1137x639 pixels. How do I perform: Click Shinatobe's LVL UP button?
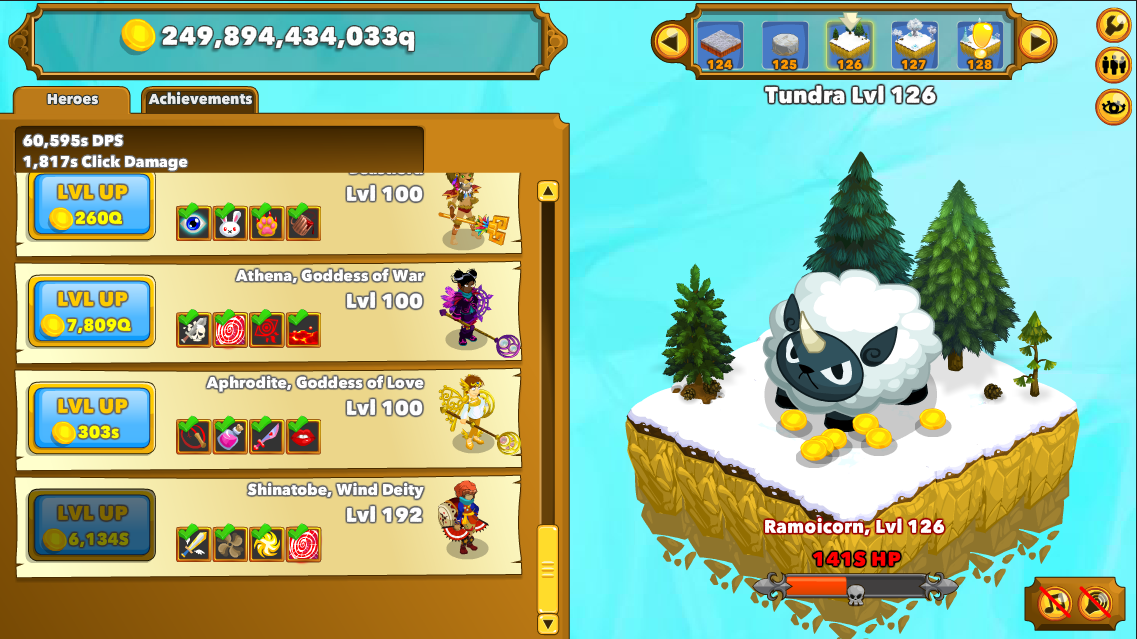pos(92,525)
